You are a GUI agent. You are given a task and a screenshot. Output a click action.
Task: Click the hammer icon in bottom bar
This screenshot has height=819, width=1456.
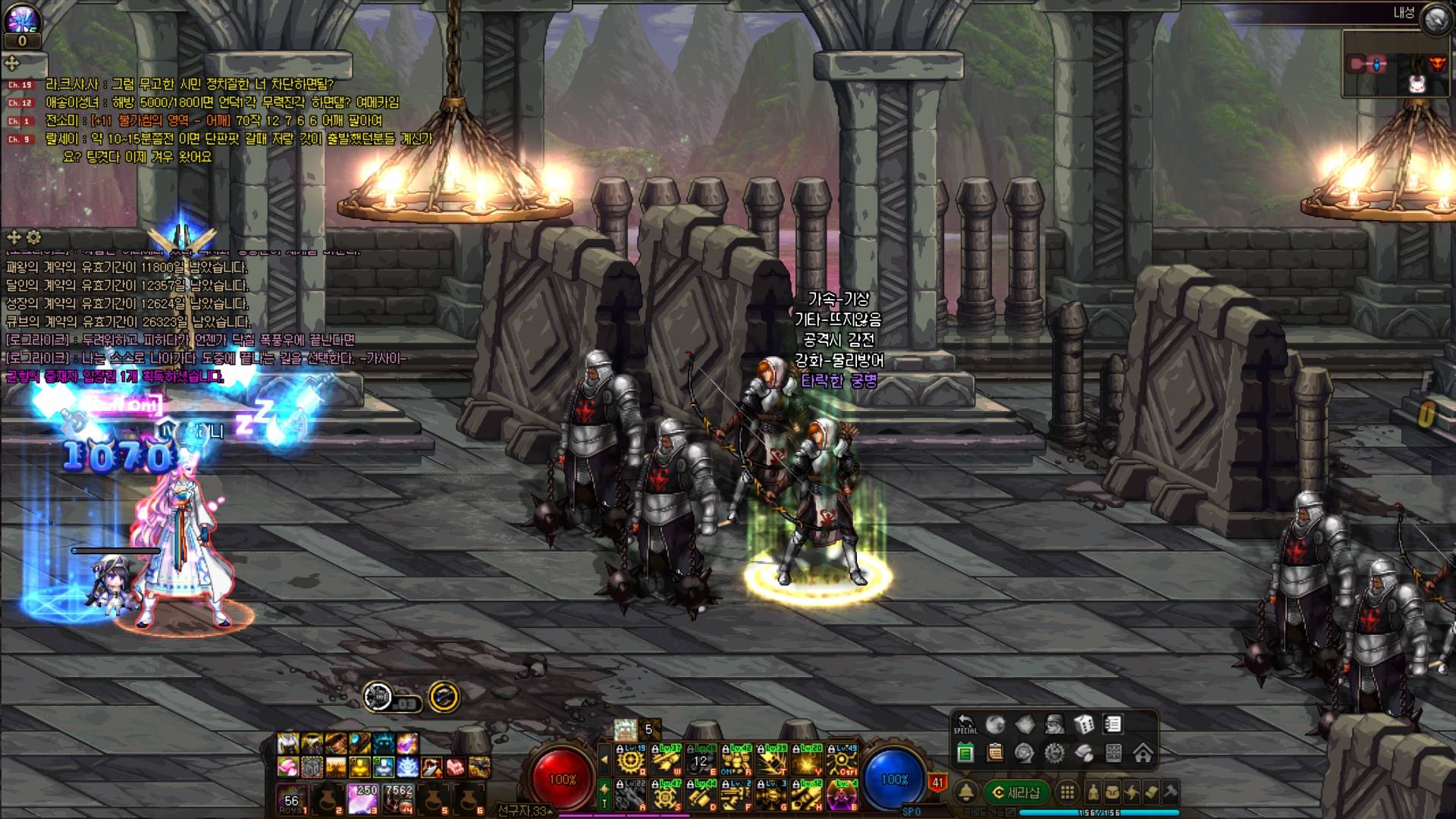(1170, 792)
